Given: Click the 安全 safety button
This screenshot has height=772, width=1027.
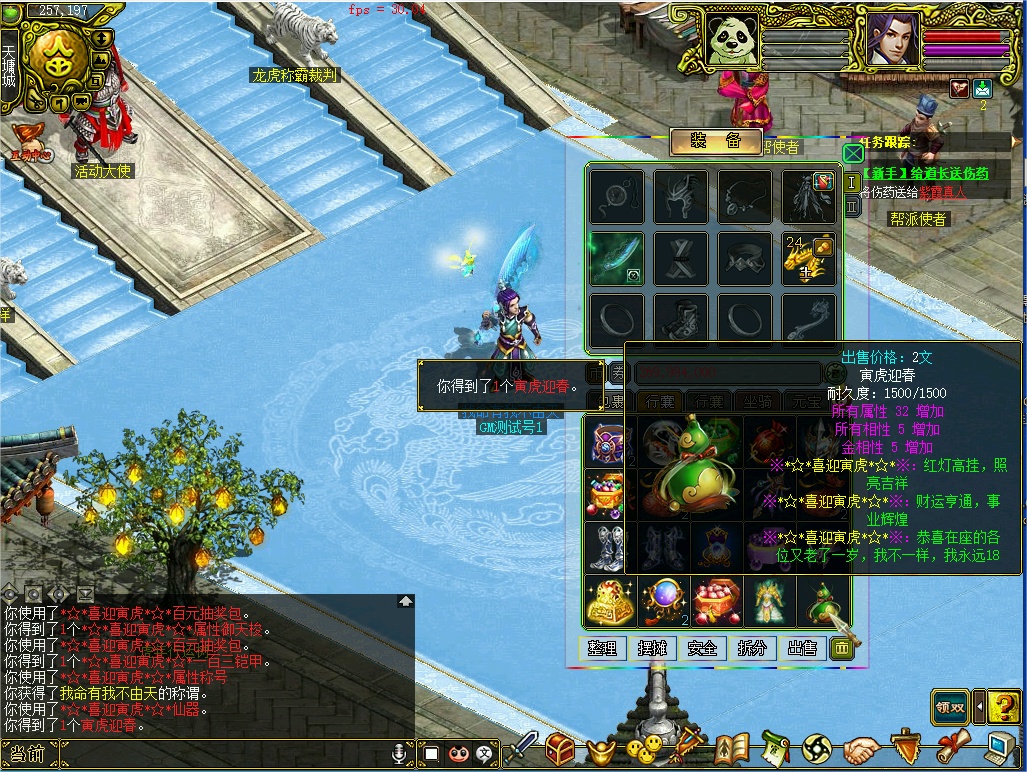Looking at the screenshot, I should tap(702, 648).
